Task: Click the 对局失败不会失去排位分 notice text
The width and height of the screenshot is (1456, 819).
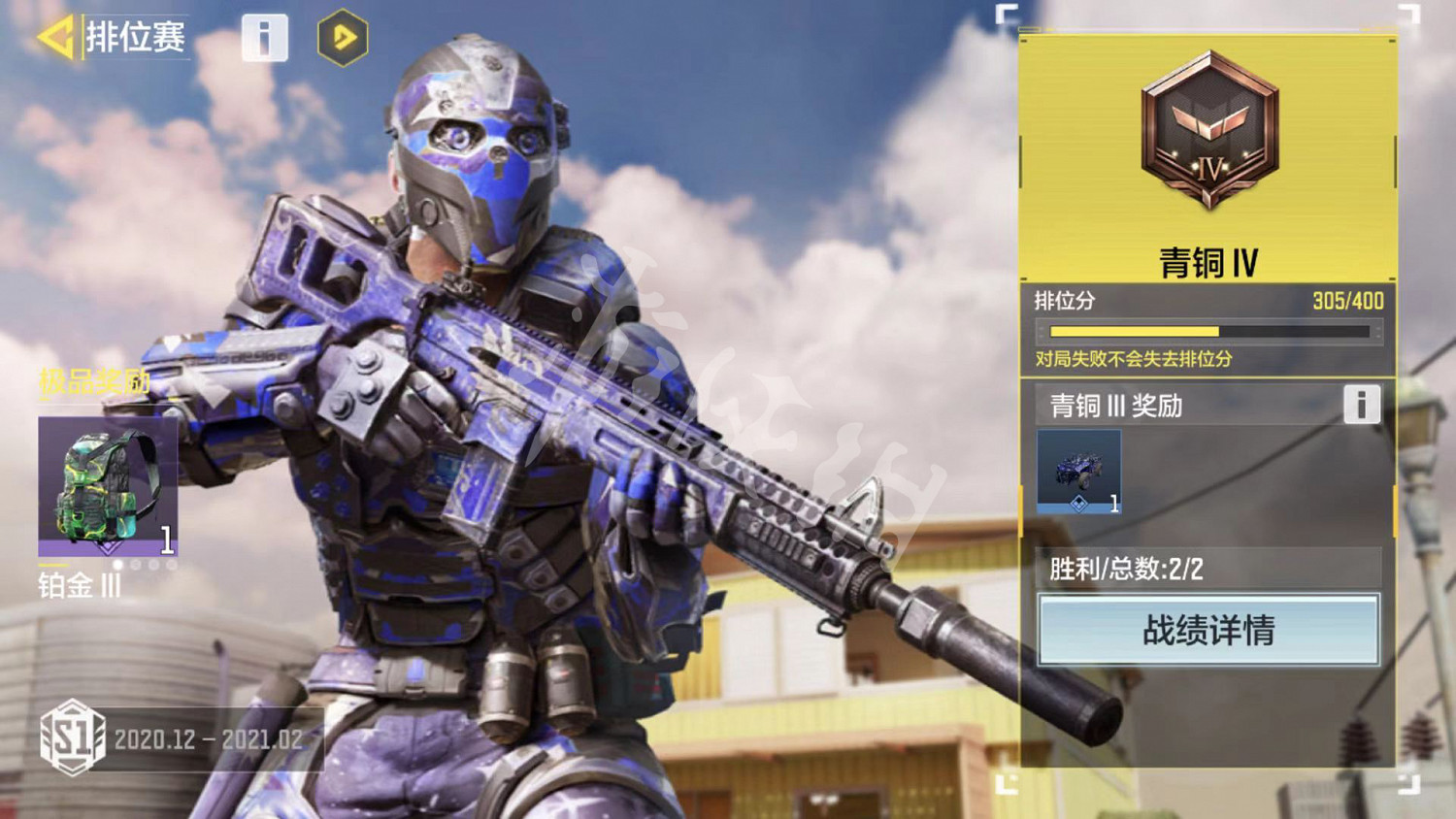Action: (1136, 358)
